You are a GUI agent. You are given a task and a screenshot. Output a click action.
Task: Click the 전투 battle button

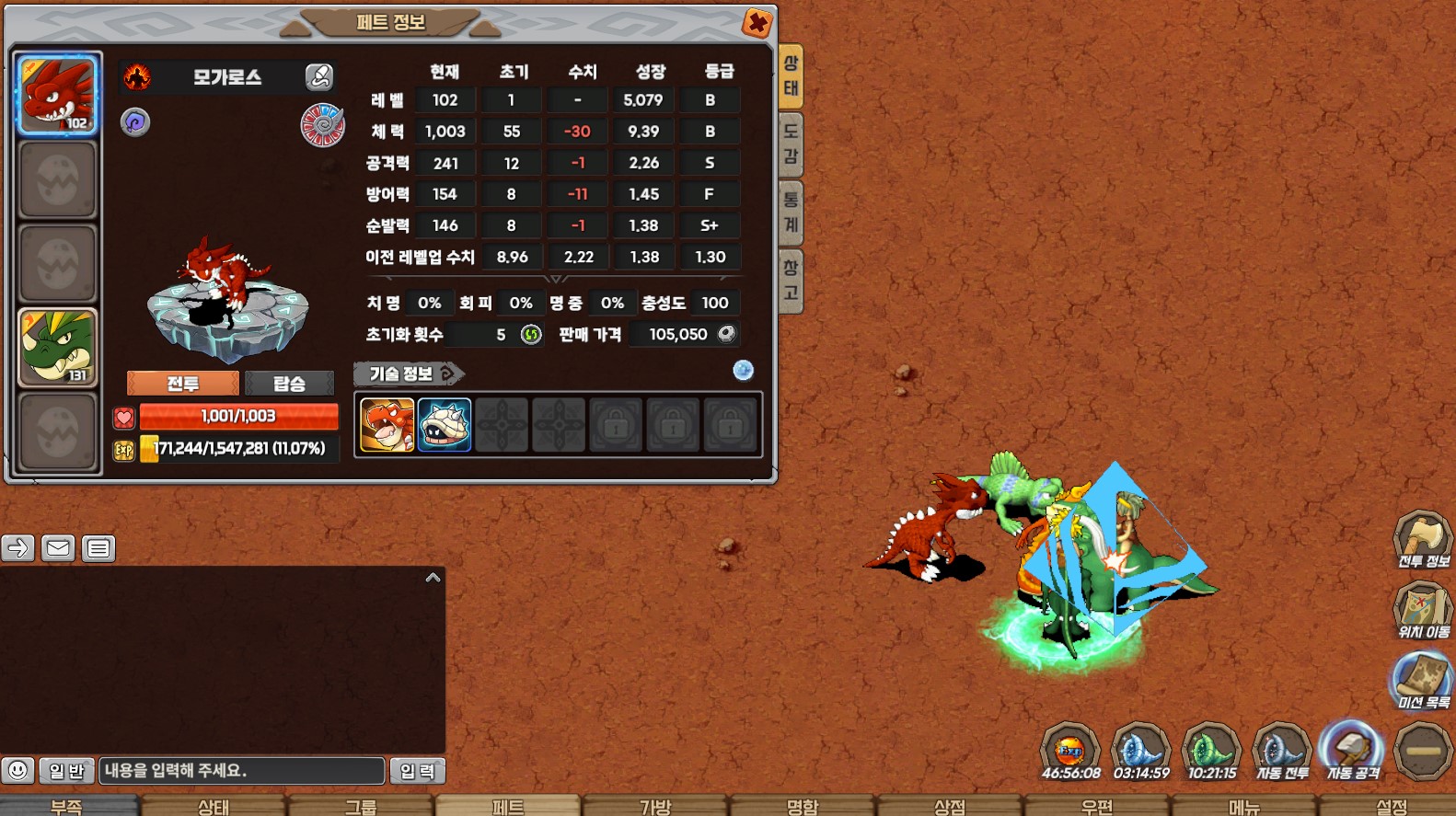coord(183,384)
